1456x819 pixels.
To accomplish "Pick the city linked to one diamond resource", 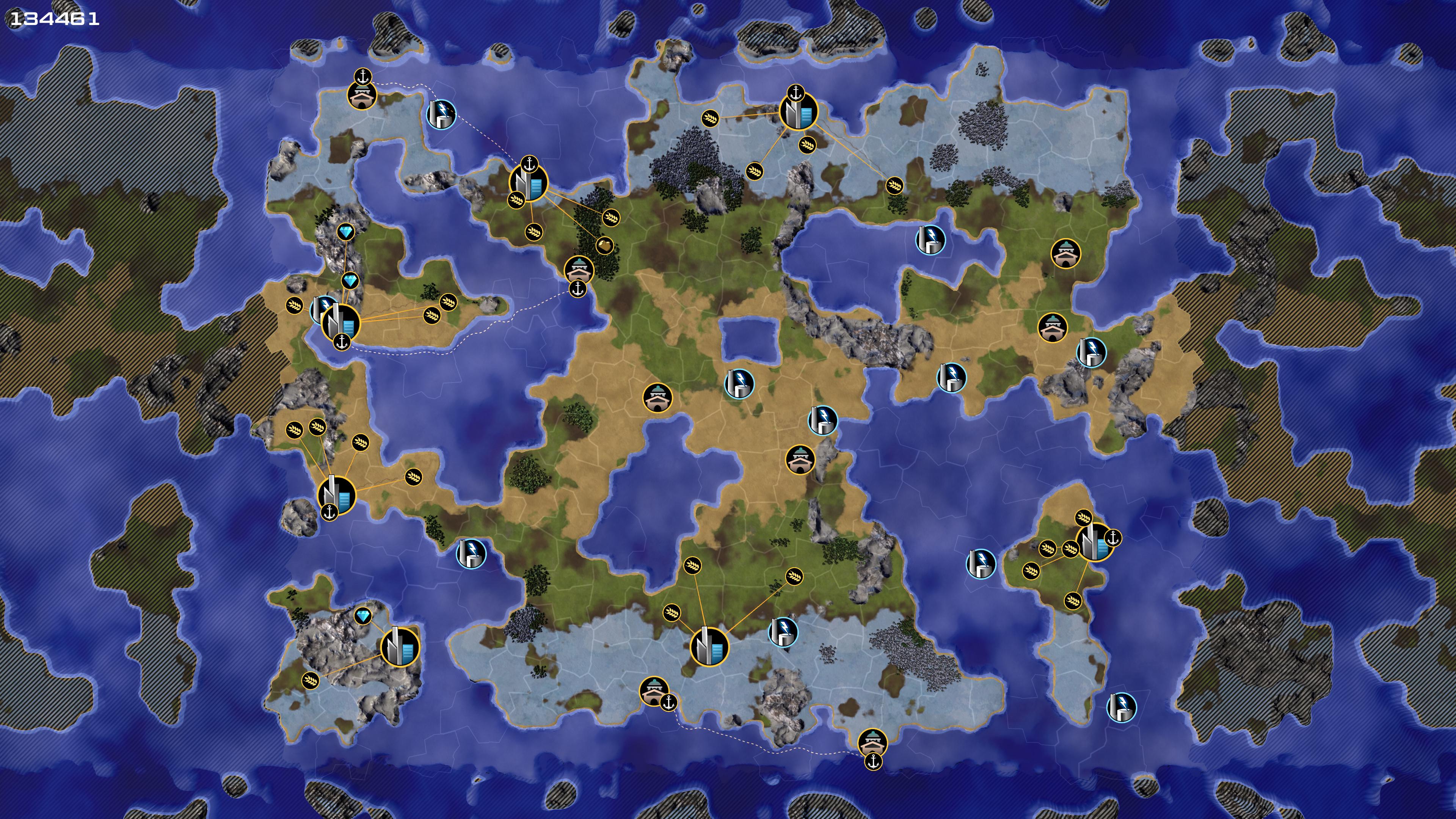I will (x=400, y=645).
